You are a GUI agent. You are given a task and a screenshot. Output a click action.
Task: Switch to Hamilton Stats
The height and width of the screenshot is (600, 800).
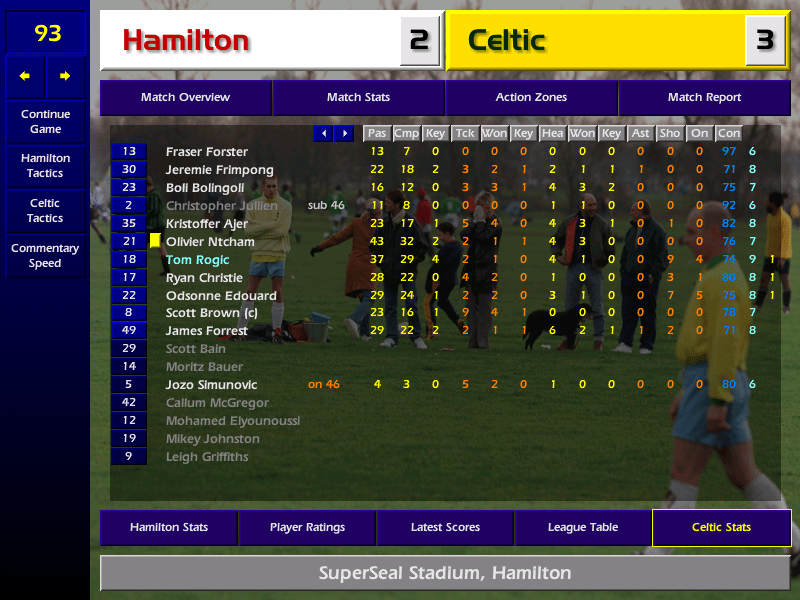pos(168,528)
